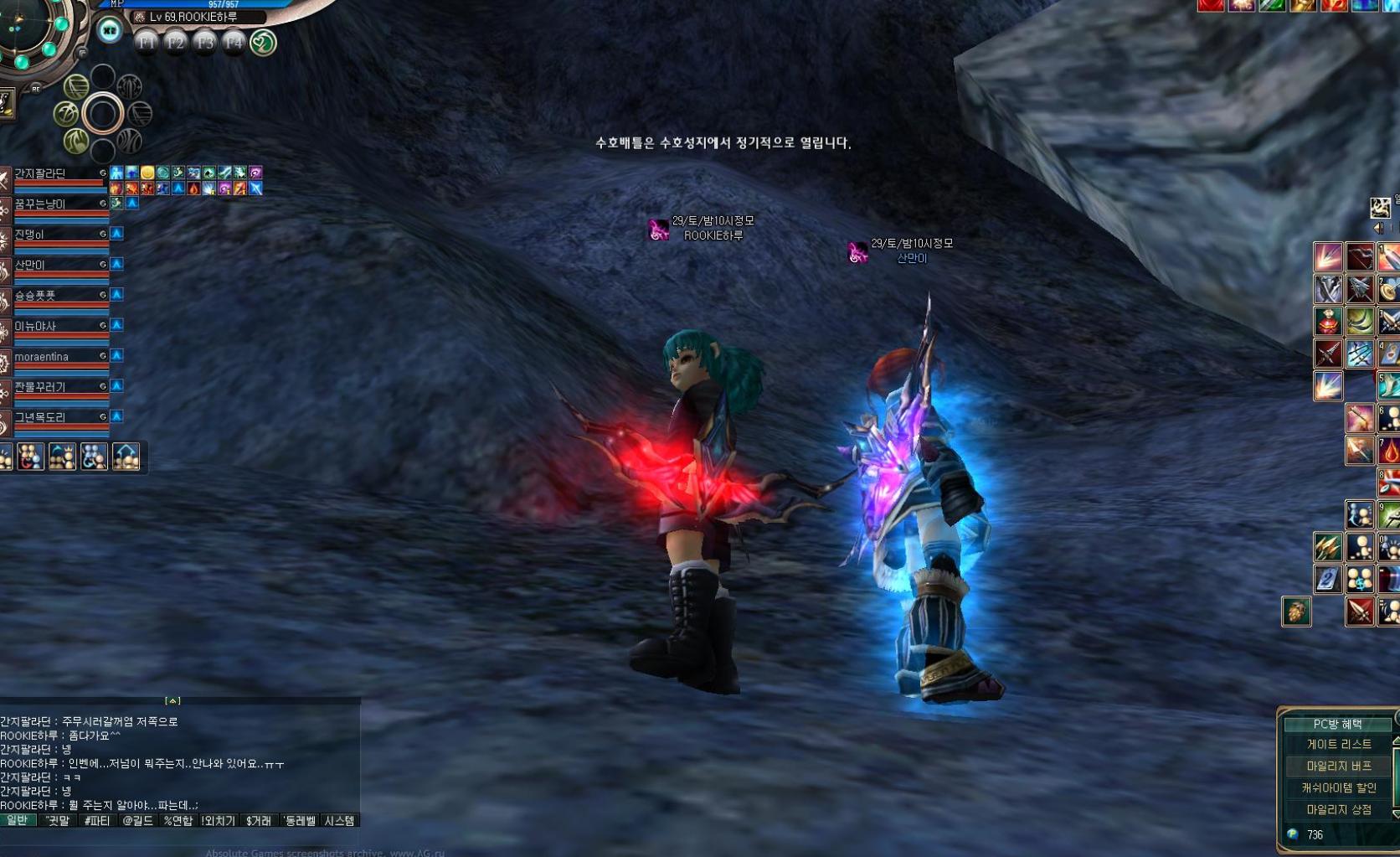
Task: Click the MP bar at the top left
Action: (201, 6)
